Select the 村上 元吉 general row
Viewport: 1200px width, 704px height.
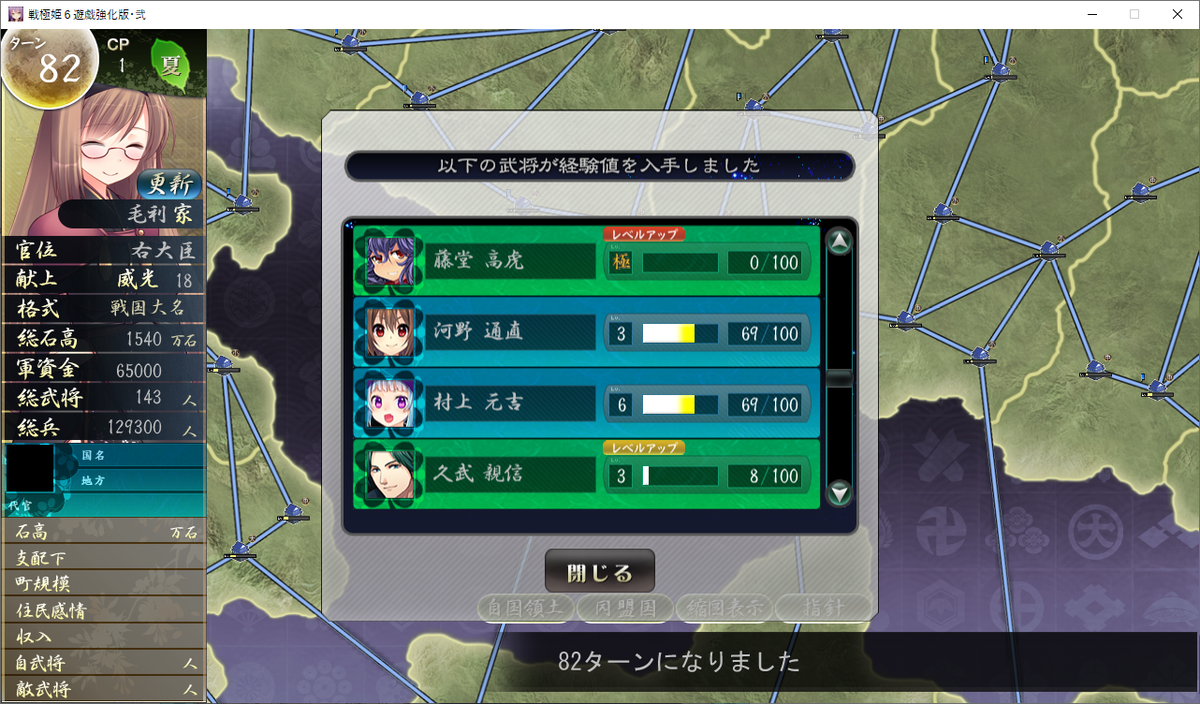point(586,404)
